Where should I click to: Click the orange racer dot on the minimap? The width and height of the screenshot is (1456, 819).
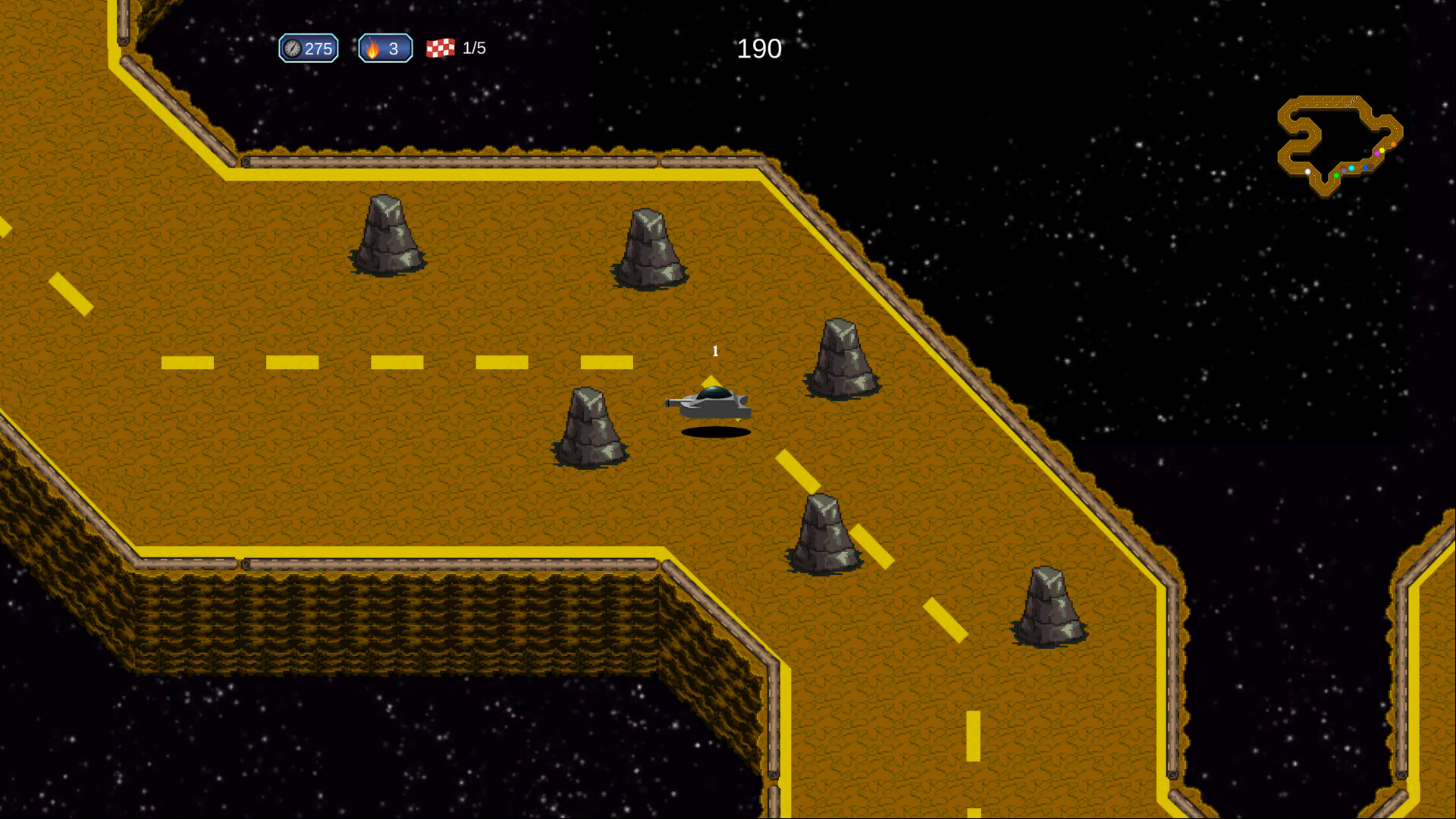(x=1393, y=144)
